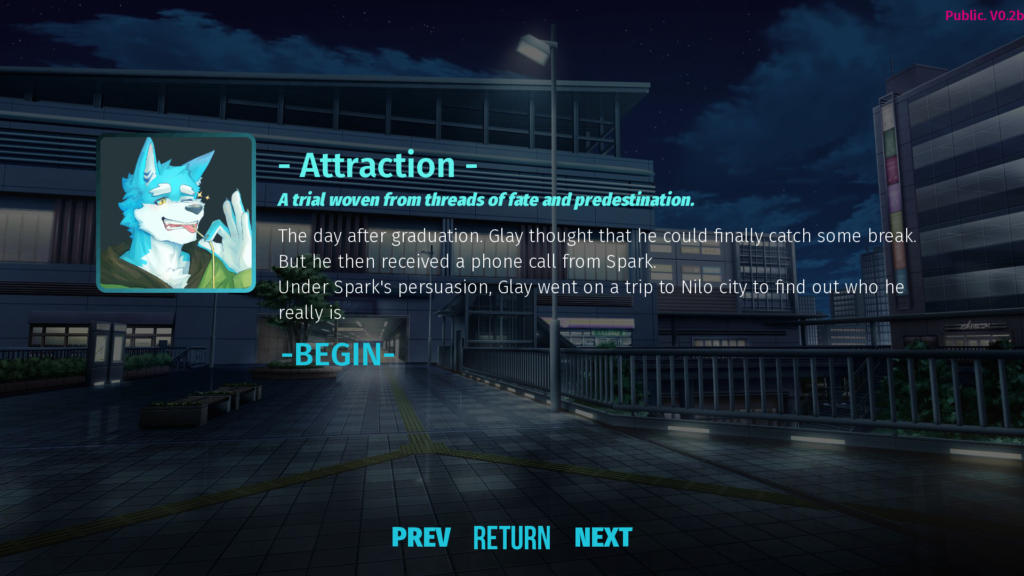Screen dimensions: 1024x576
Task: Go to the previous chapter with PREV
Action: (x=421, y=537)
